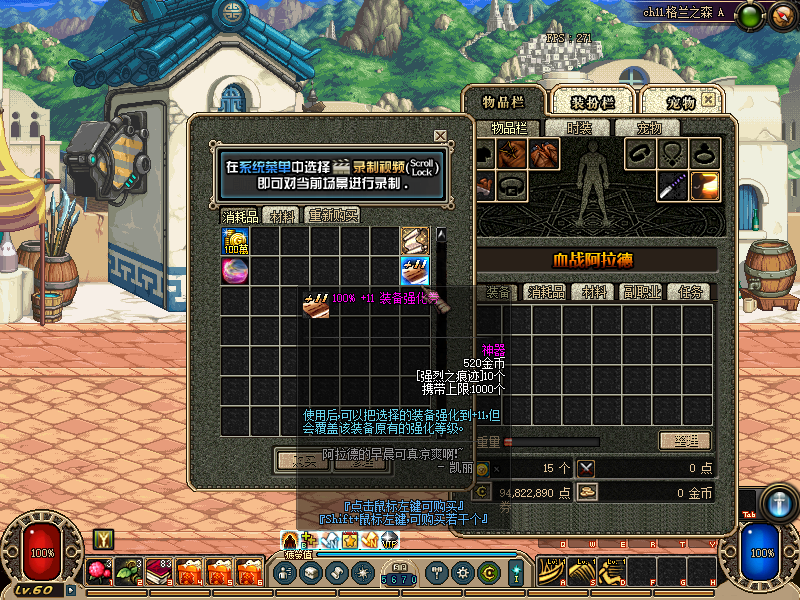Viewport: 800px width, 600px height.
Task: Show the 副职业 inventory category
Action: [641, 292]
